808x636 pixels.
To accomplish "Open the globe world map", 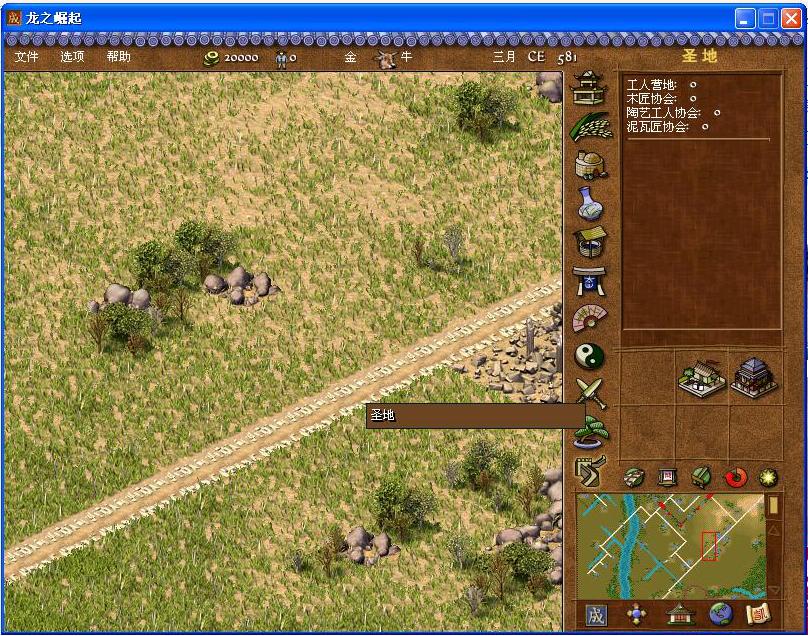I will click(x=718, y=615).
